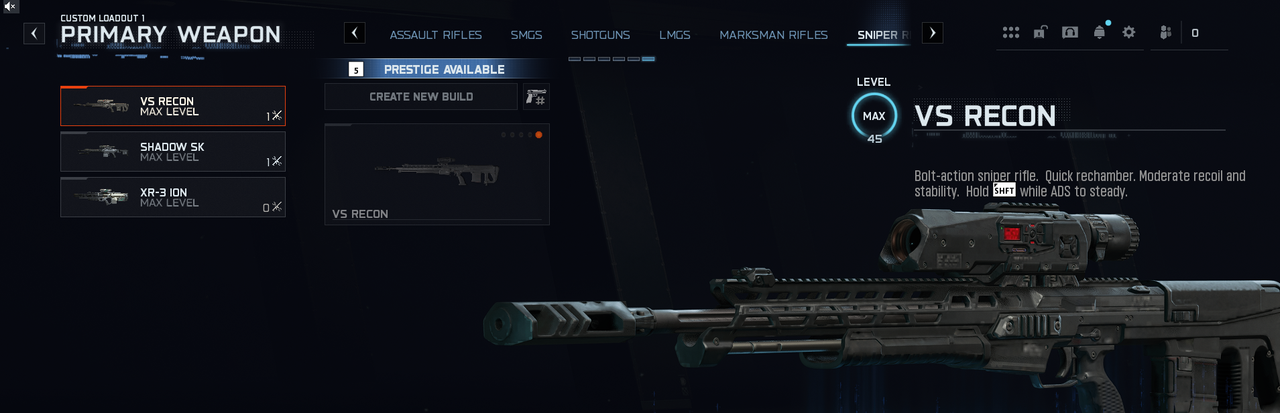The width and height of the screenshot is (1280, 413).
Task: Show the Shotguns category
Action: coord(600,35)
